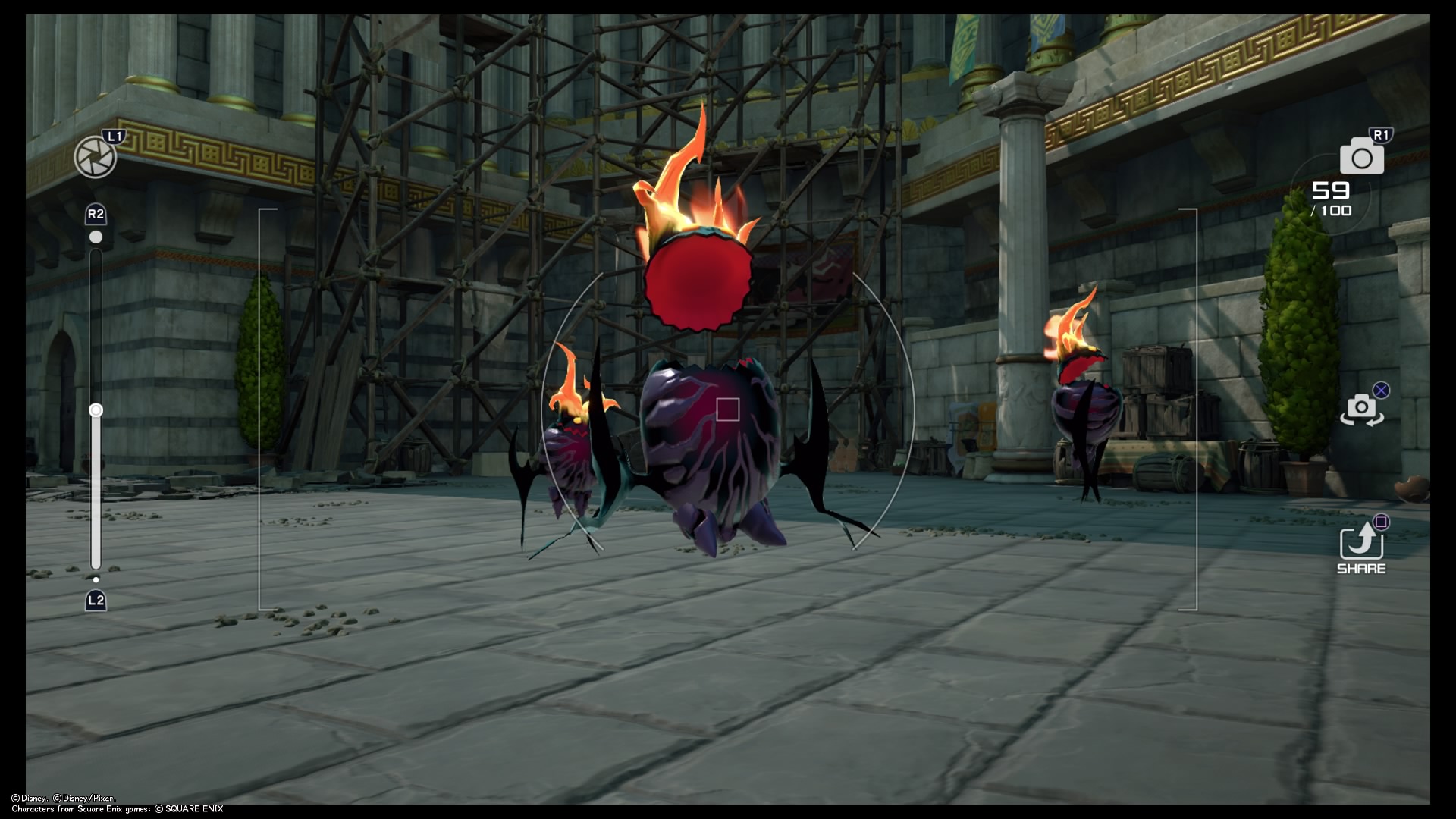
Task: Click the center focus reticle square
Action: coord(726,409)
